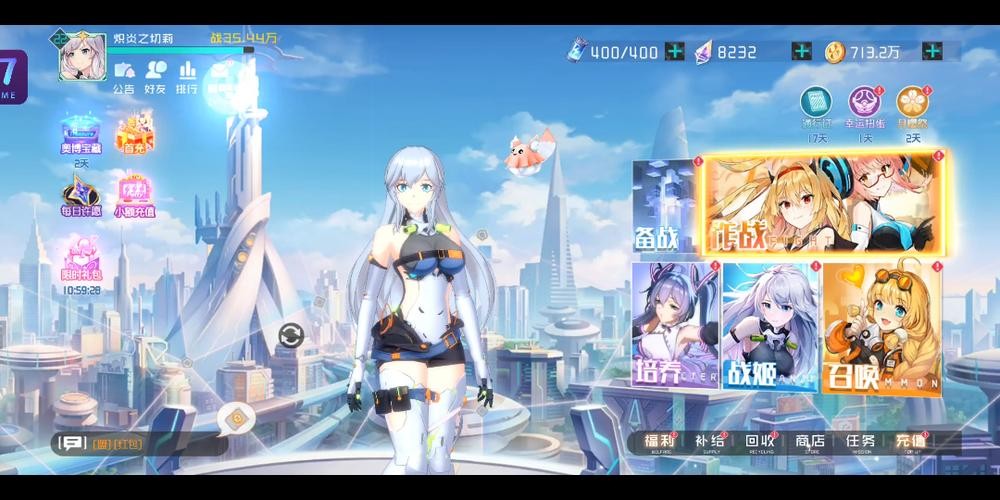
Task: Show the 排行 rankings
Action: [x=187, y=76]
